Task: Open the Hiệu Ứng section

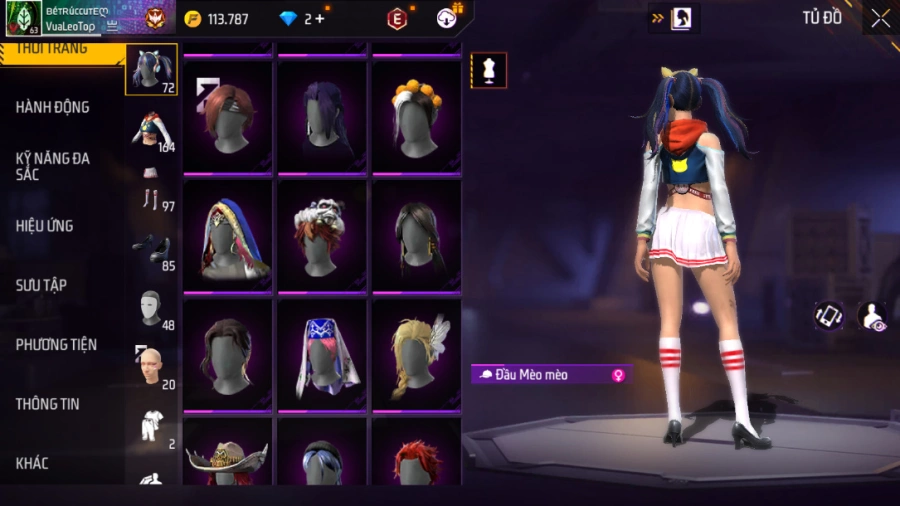Action: 44,226
